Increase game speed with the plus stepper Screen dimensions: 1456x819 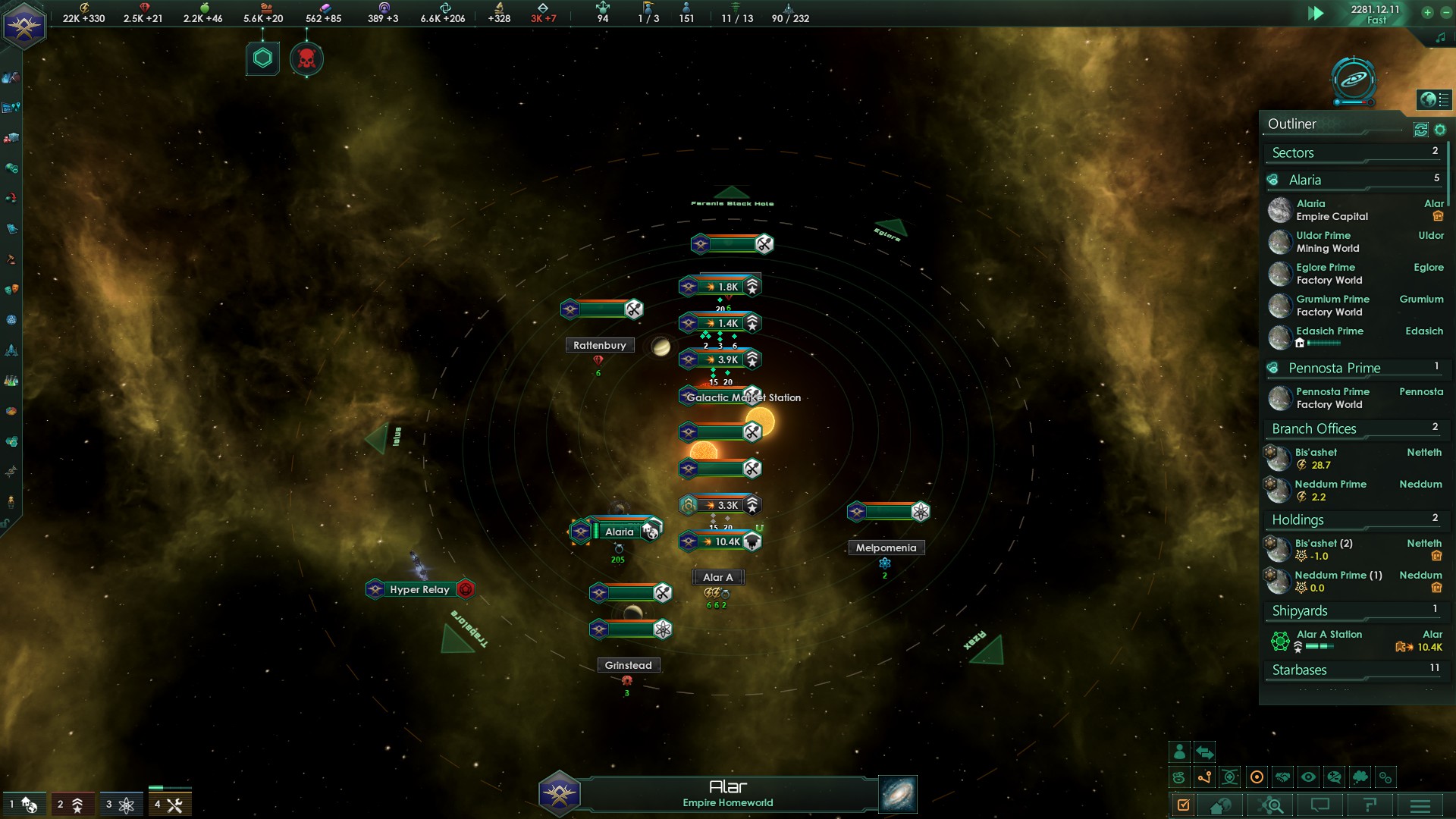[x=1429, y=13]
